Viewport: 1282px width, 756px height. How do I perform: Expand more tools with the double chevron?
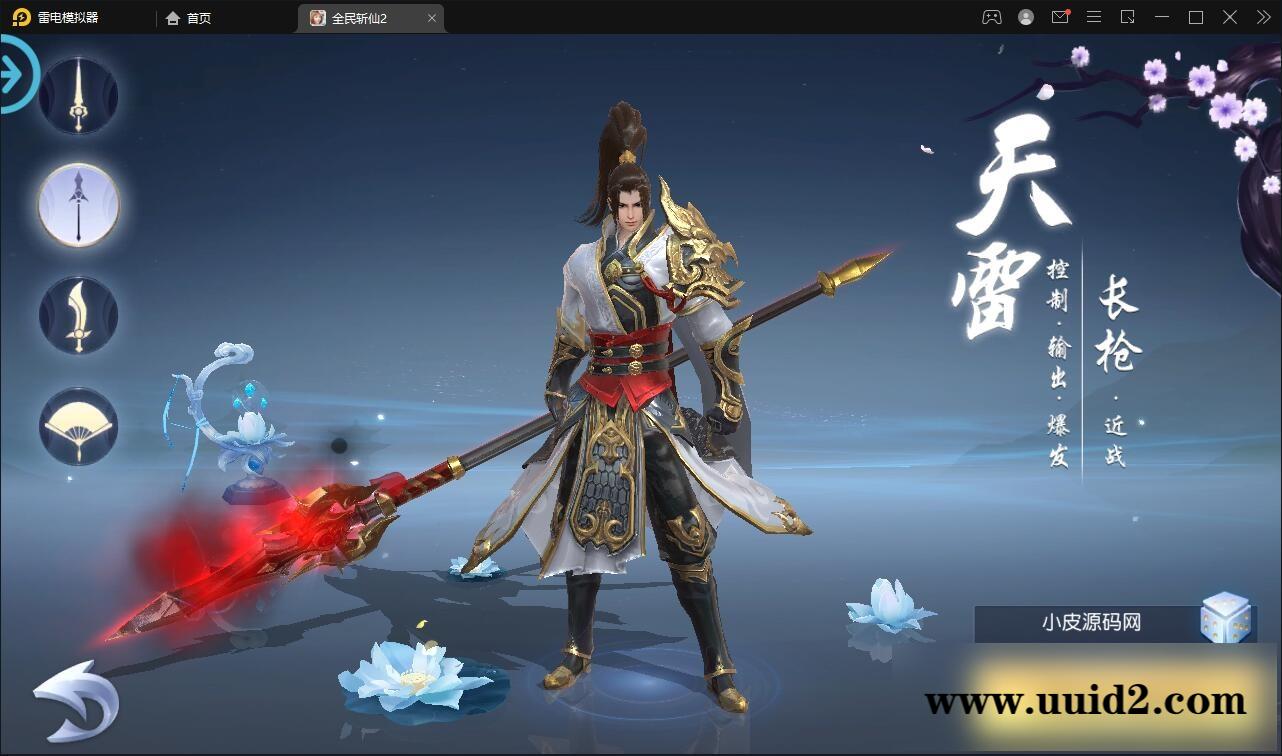coord(1262,17)
